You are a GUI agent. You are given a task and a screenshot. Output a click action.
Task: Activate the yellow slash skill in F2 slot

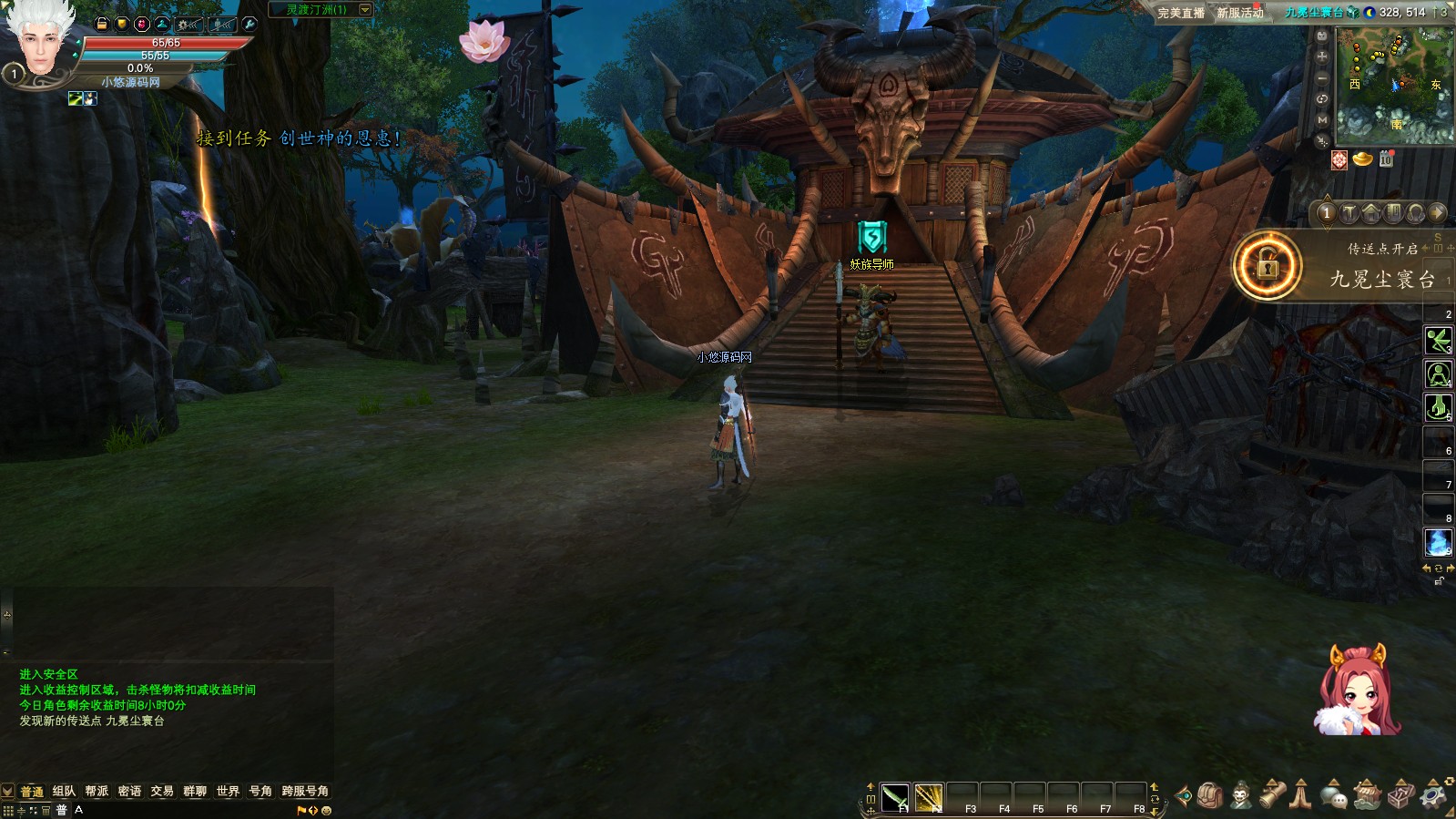928,797
